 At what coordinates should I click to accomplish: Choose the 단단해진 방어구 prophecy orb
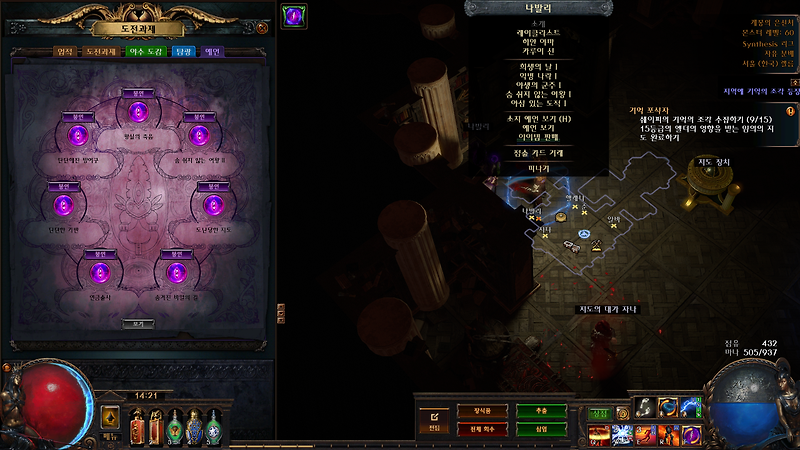click(72, 135)
